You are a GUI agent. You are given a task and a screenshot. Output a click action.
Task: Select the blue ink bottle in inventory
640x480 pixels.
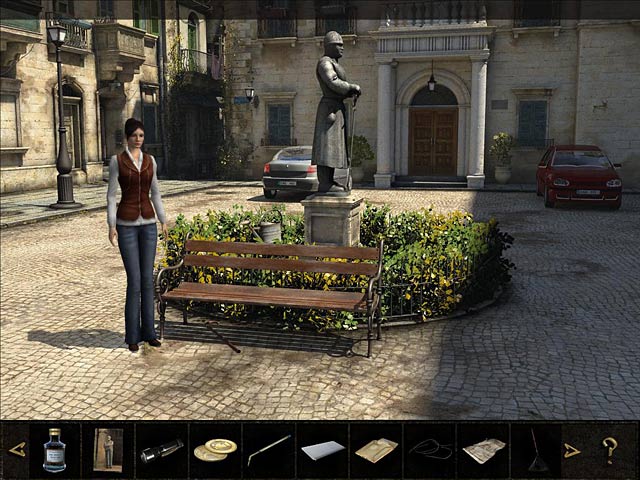[55, 450]
